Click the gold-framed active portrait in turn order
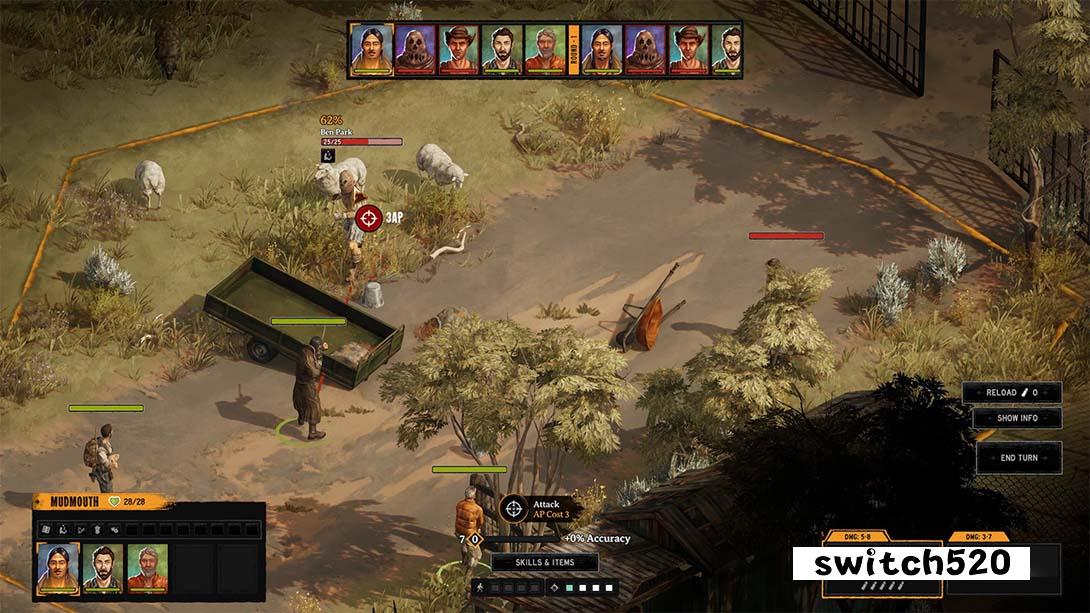The image size is (1090, 613). 370,50
